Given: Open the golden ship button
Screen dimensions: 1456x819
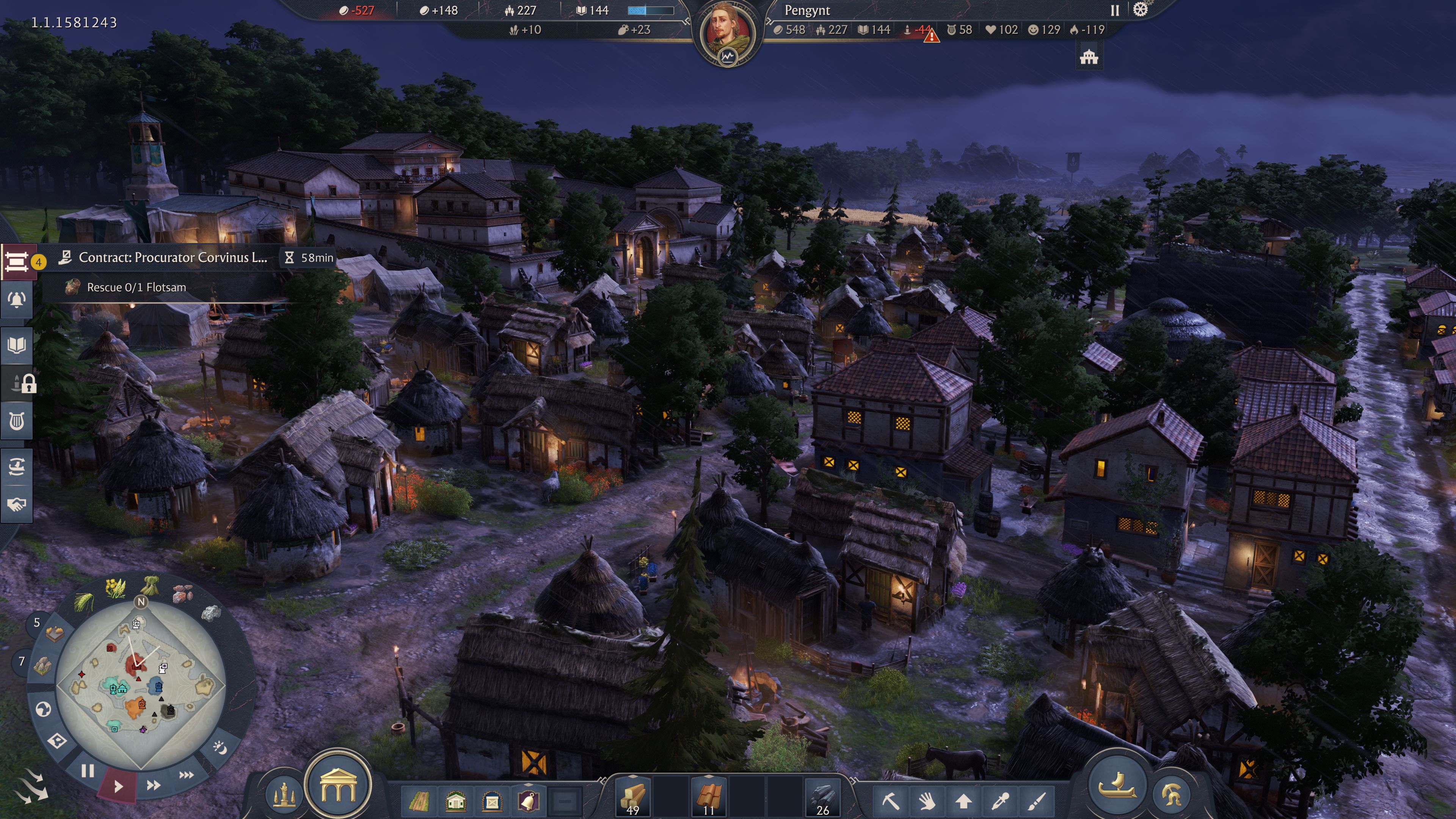Looking at the screenshot, I should (1116, 785).
